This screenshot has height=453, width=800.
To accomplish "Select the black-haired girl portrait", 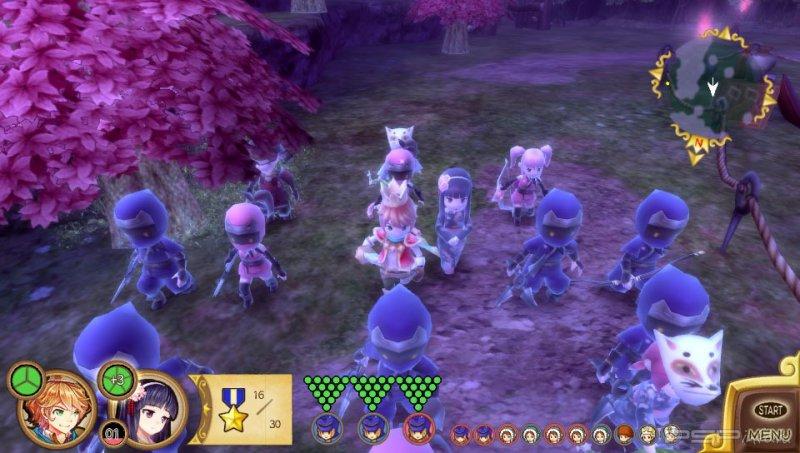I will tap(155, 412).
